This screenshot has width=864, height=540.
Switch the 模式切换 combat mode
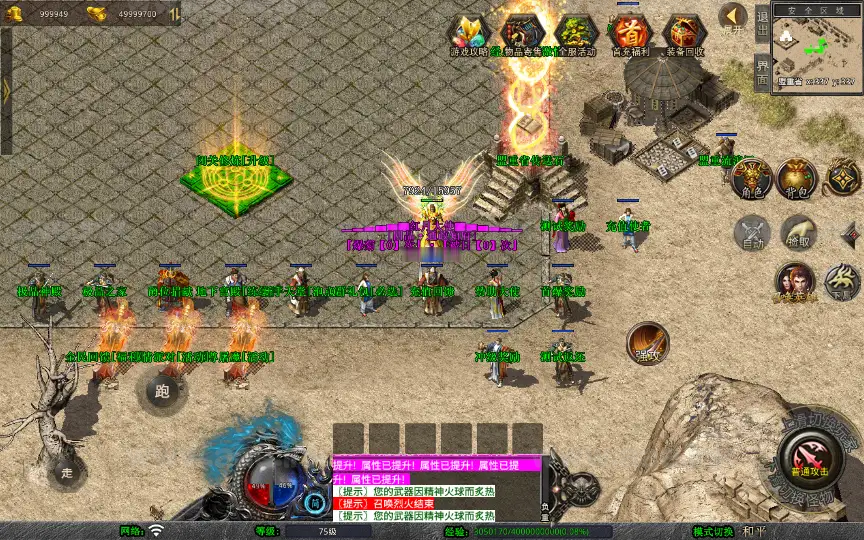(x=741, y=531)
